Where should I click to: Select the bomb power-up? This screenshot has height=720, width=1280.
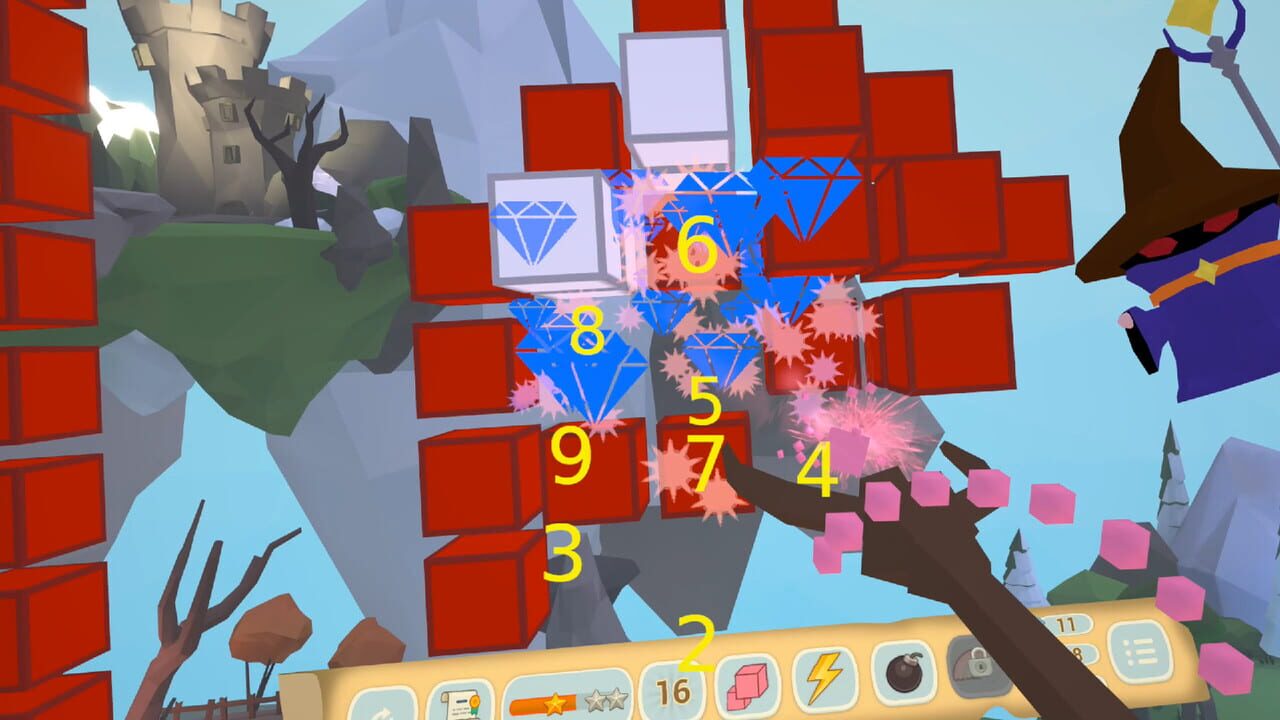pyautogui.click(x=903, y=675)
